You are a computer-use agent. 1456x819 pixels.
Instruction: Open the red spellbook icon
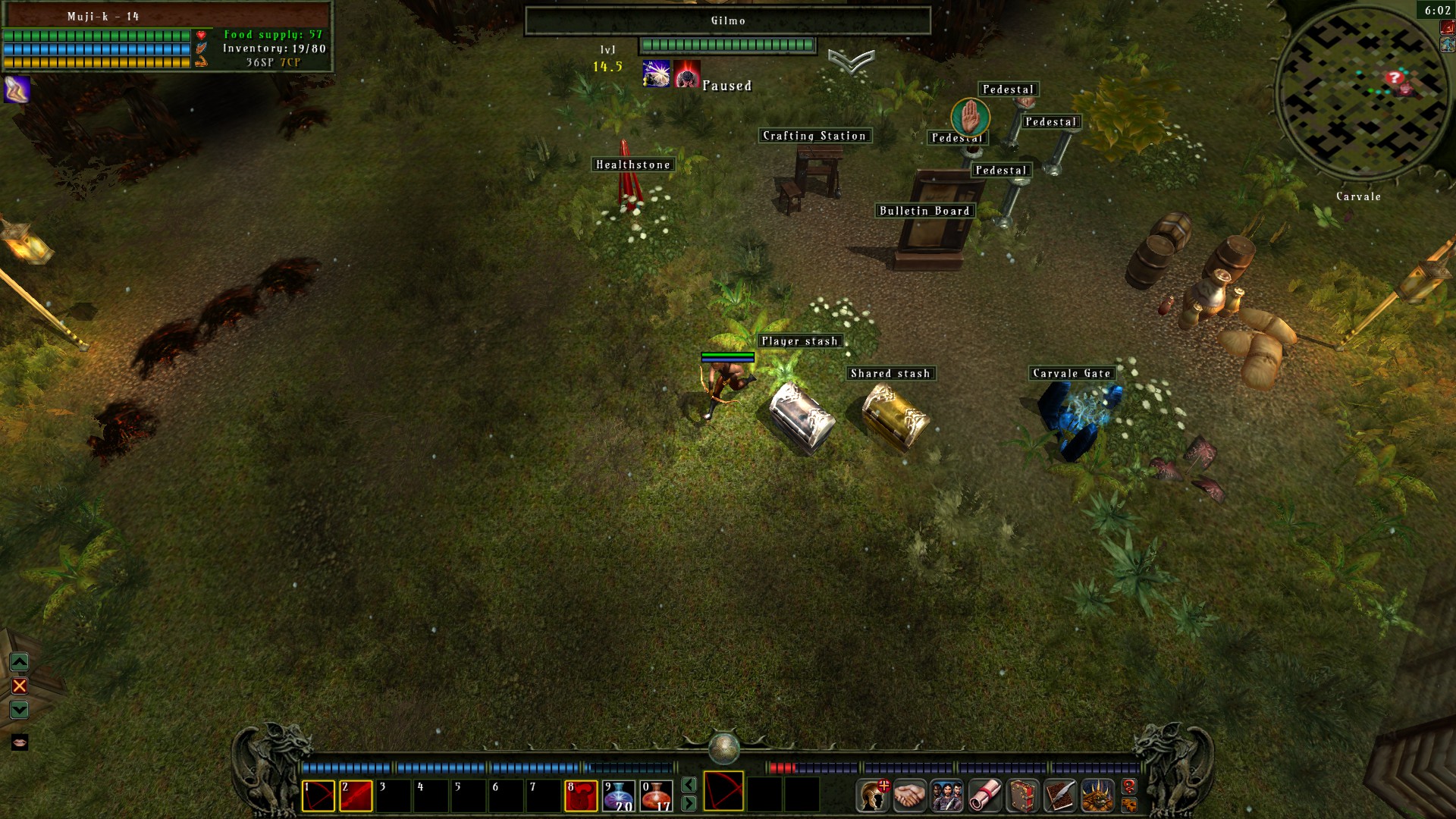(x=1023, y=796)
